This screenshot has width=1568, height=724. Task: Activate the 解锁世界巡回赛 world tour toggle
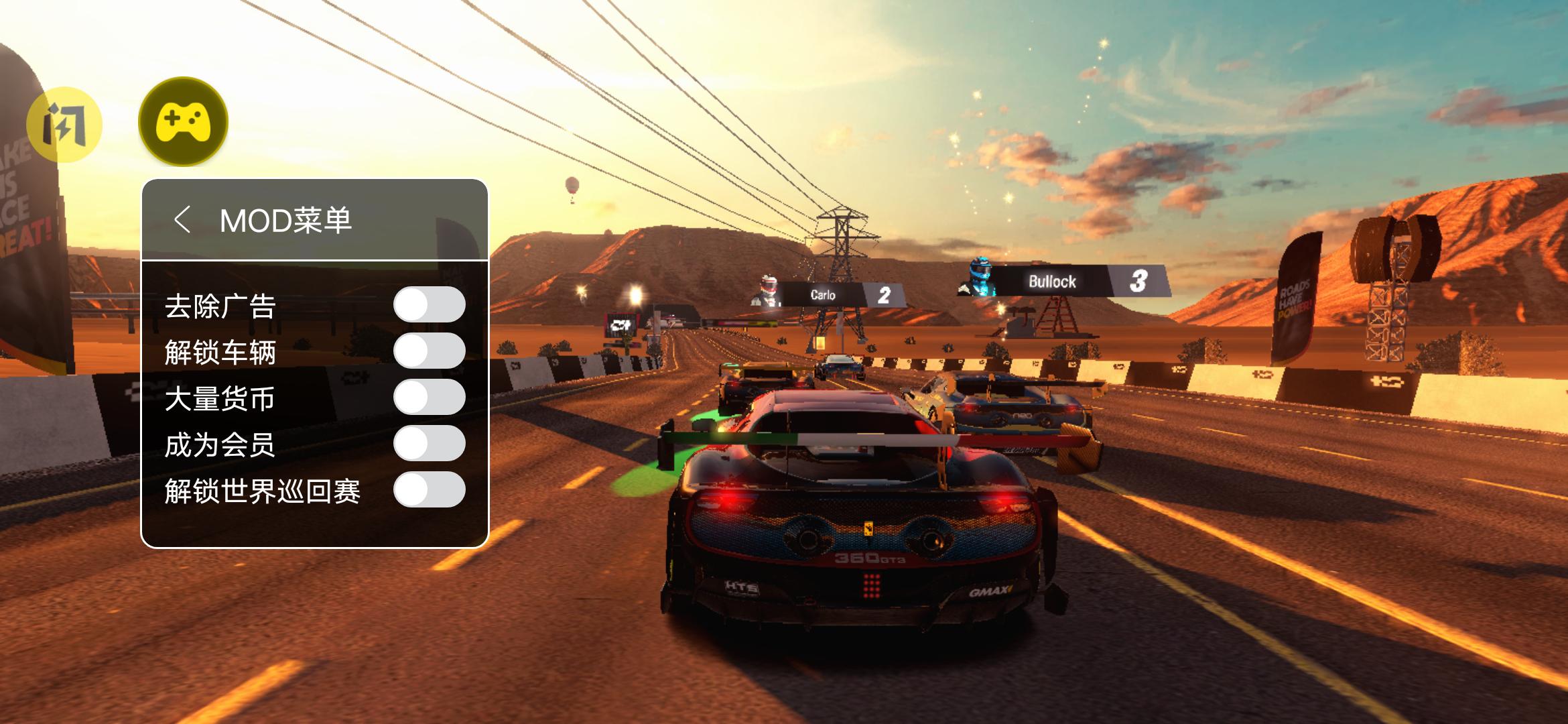429,490
